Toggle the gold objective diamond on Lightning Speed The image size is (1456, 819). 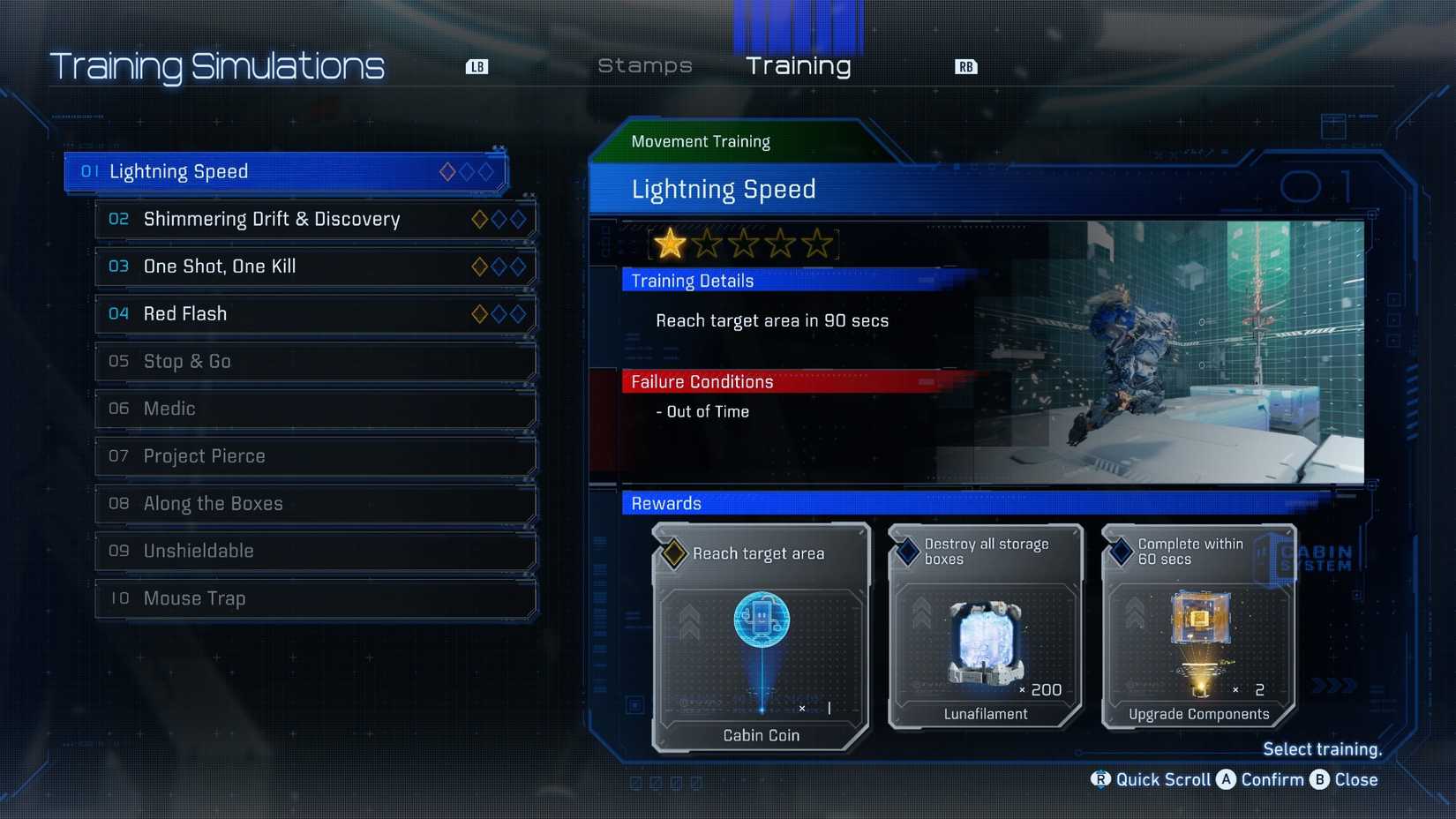[x=447, y=172]
